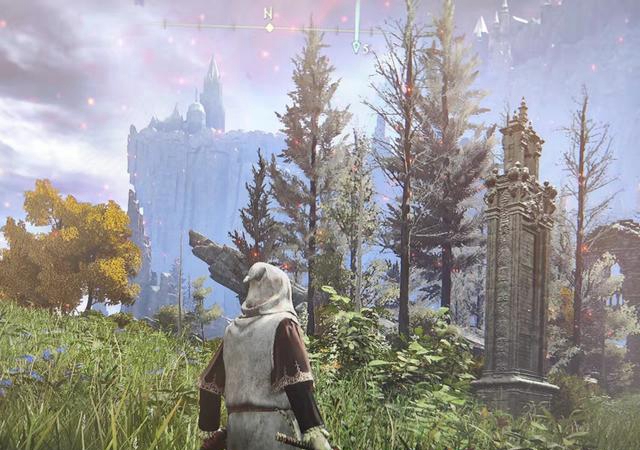
Task: Click the north marker on the compass
Action: [268, 14]
